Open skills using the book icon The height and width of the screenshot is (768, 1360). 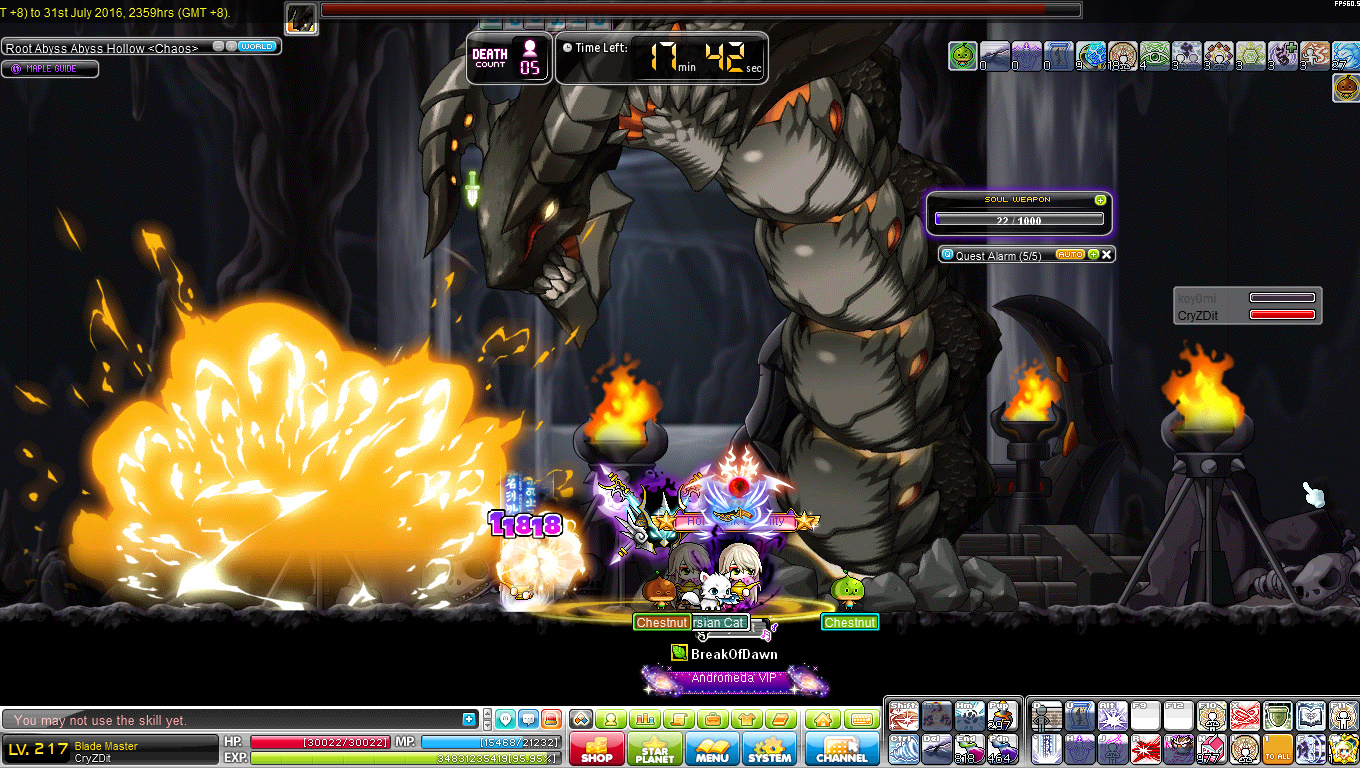point(780,718)
